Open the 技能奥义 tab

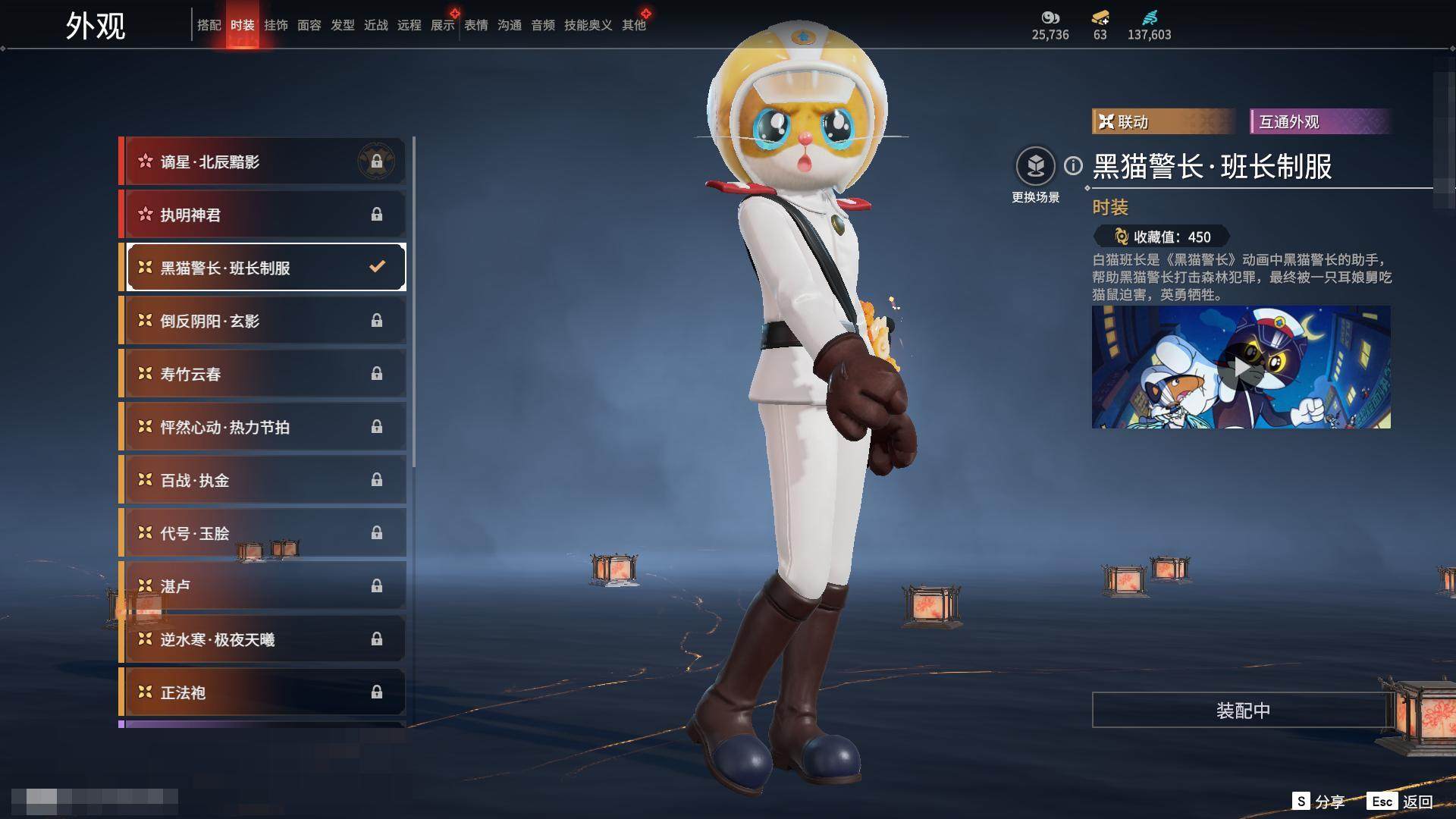pos(588,25)
